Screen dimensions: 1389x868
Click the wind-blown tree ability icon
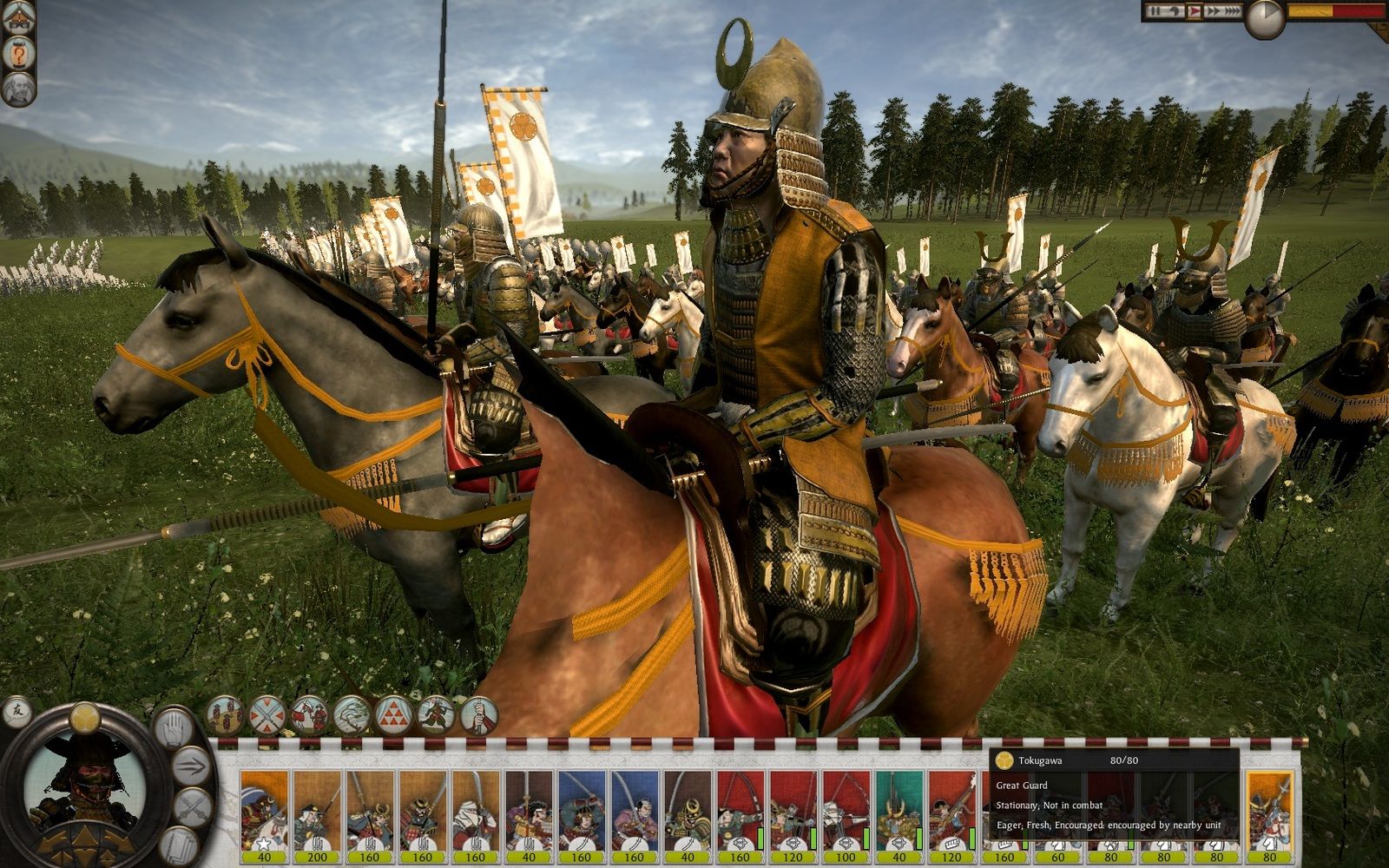[x=352, y=715]
